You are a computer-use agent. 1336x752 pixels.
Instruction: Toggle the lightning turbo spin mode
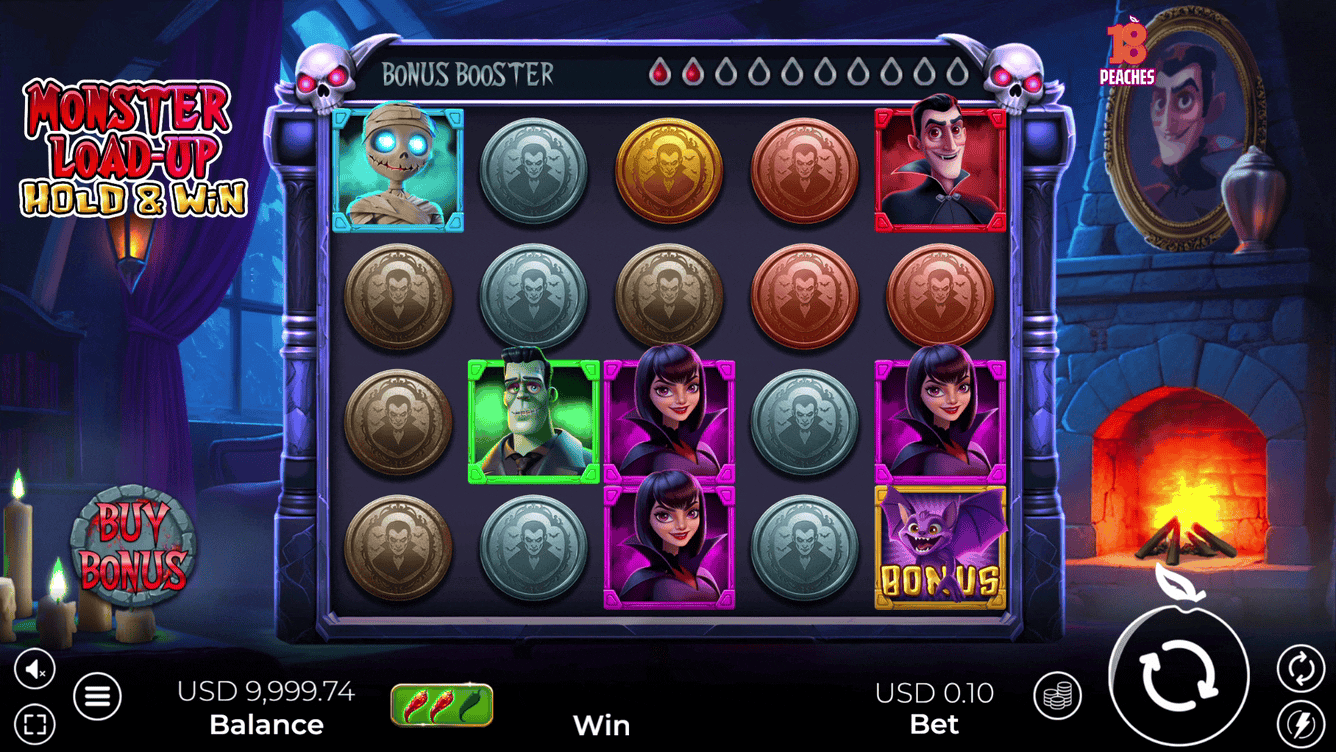(1300, 722)
